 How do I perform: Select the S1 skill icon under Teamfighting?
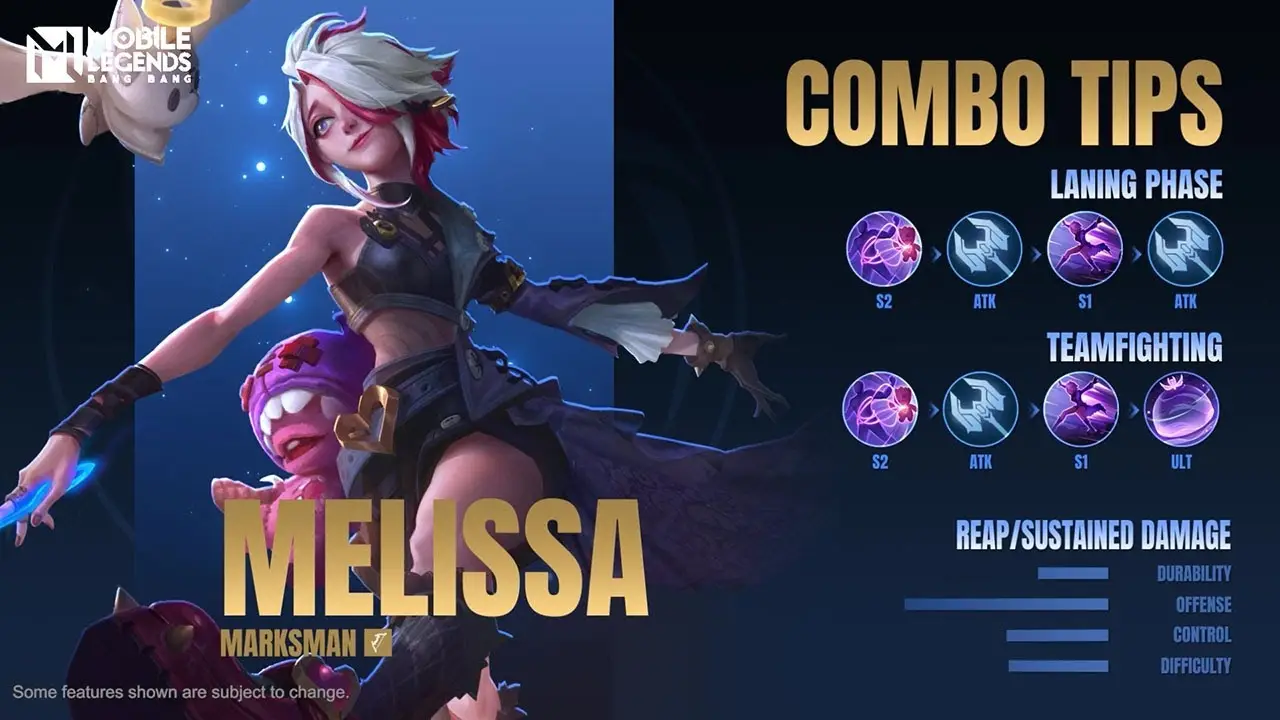point(1081,409)
